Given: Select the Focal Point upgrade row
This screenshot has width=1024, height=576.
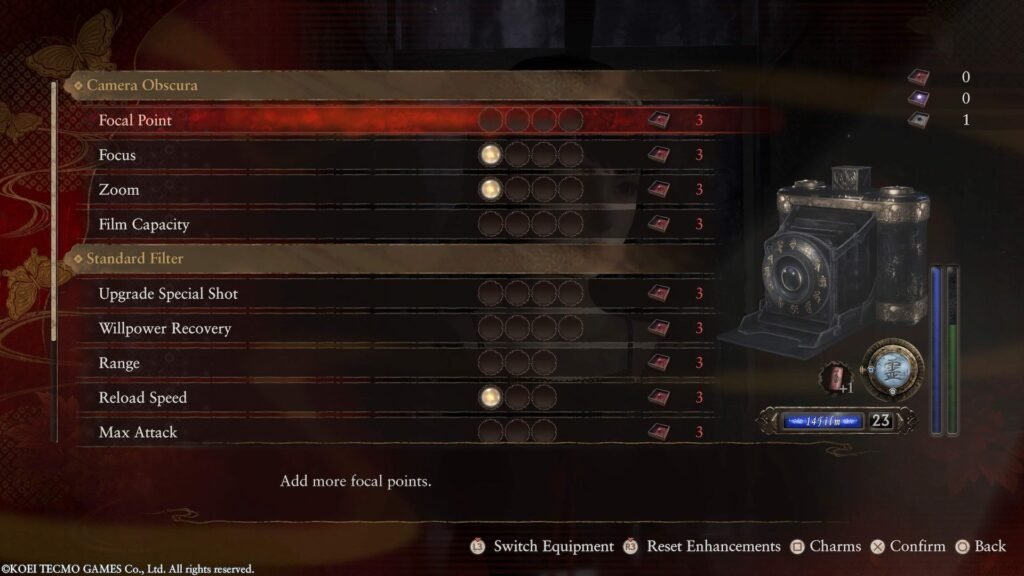Looking at the screenshot, I should click(136, 121).
